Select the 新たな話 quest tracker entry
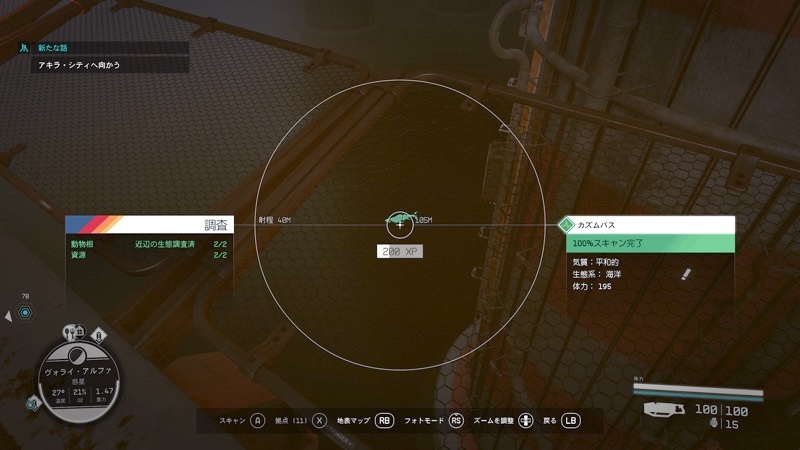This screenshot has width=800, height=450. click(50, 47)
